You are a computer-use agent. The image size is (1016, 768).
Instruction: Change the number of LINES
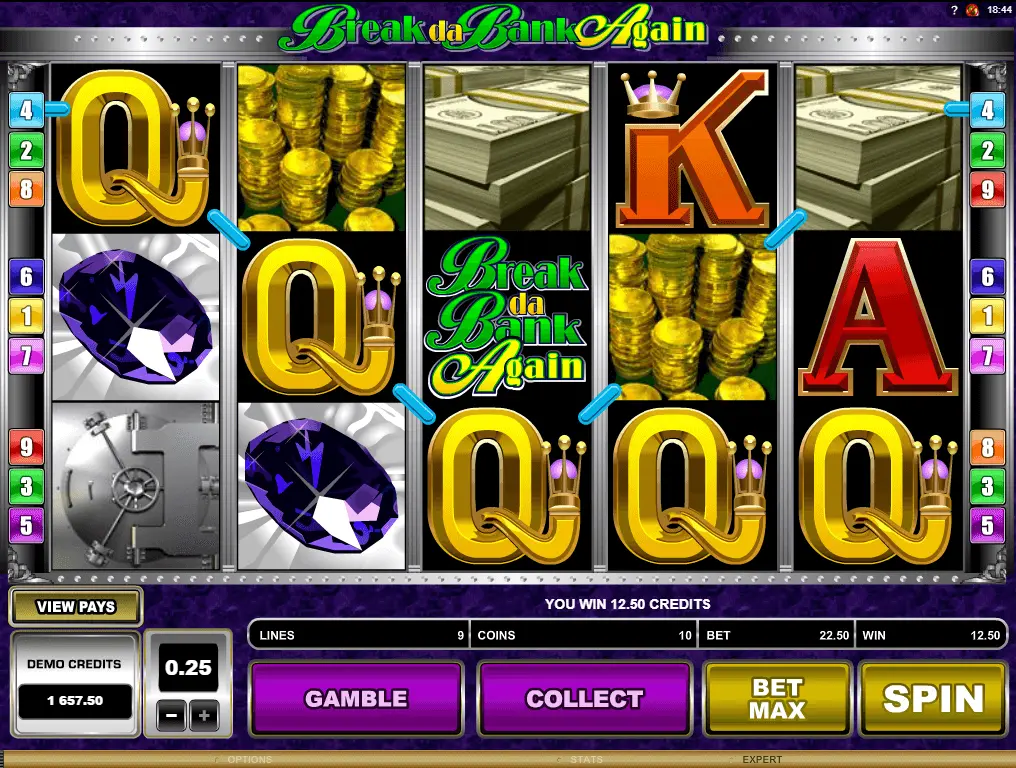click(357, 635)
